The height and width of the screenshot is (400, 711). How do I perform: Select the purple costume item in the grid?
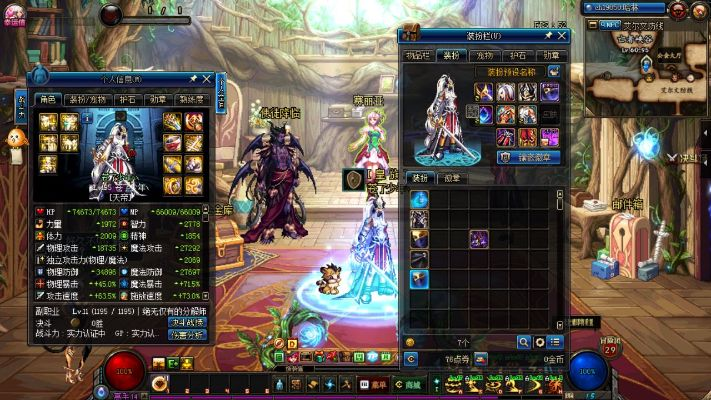tap(479, 238)
